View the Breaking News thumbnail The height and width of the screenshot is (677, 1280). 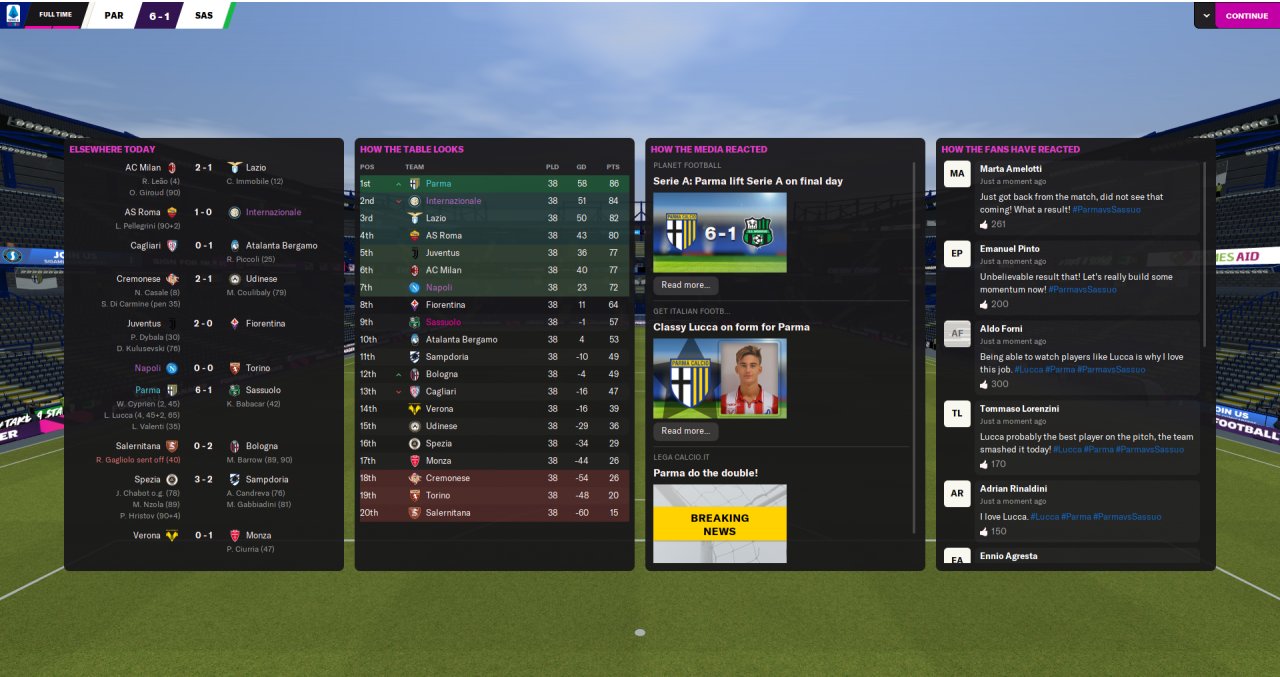click(x=719, y=524)
